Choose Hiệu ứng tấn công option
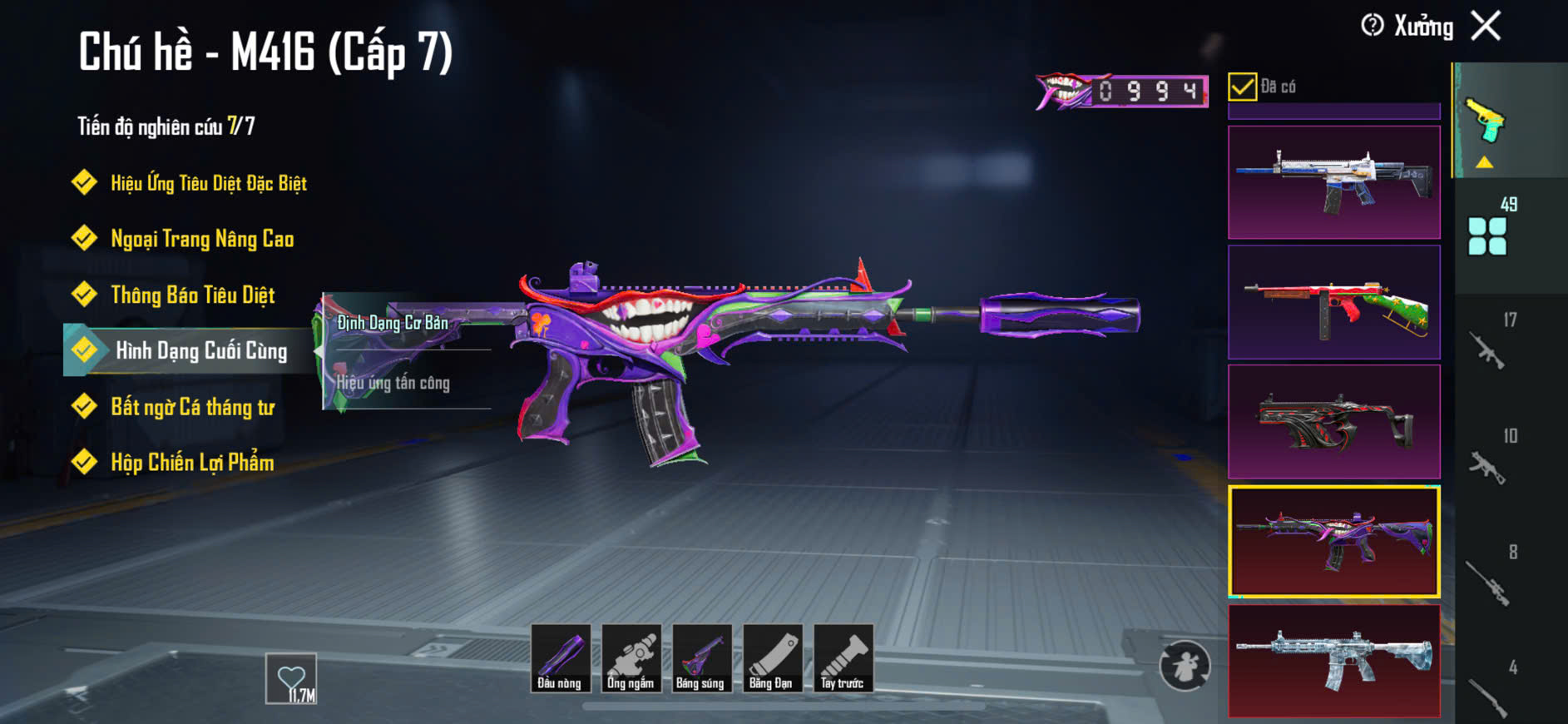The height and width of the screenshot is (724, 1568). (393, 383)
